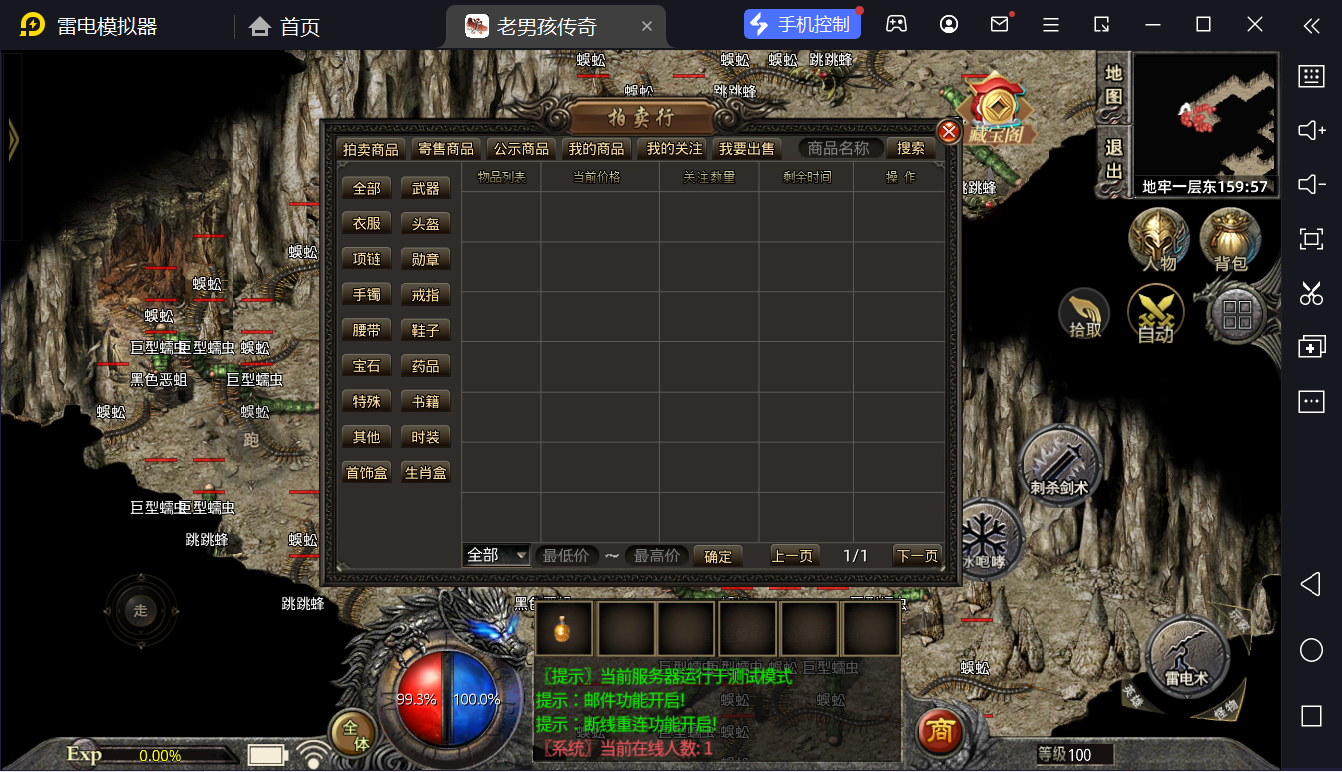1342x772 pixels.
Task: Select the 生肖盒 category
Action: [425, 472]
